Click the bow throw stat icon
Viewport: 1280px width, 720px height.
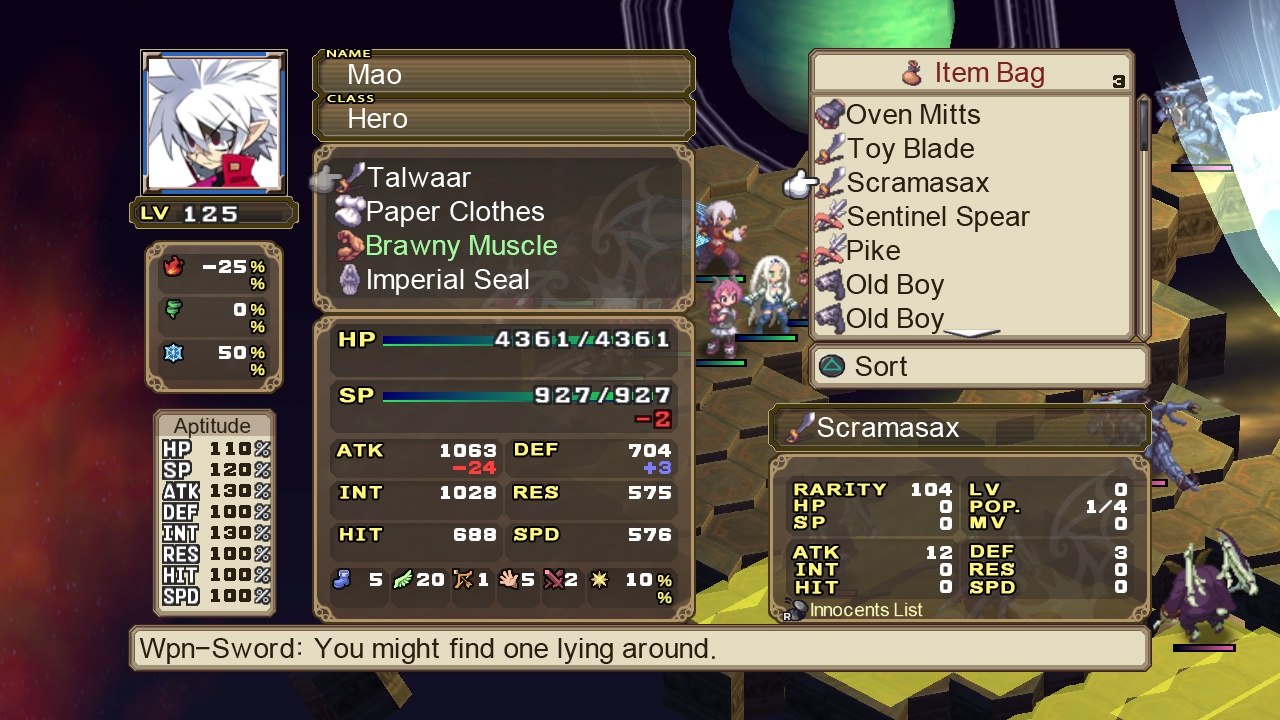tap(463, 580)
